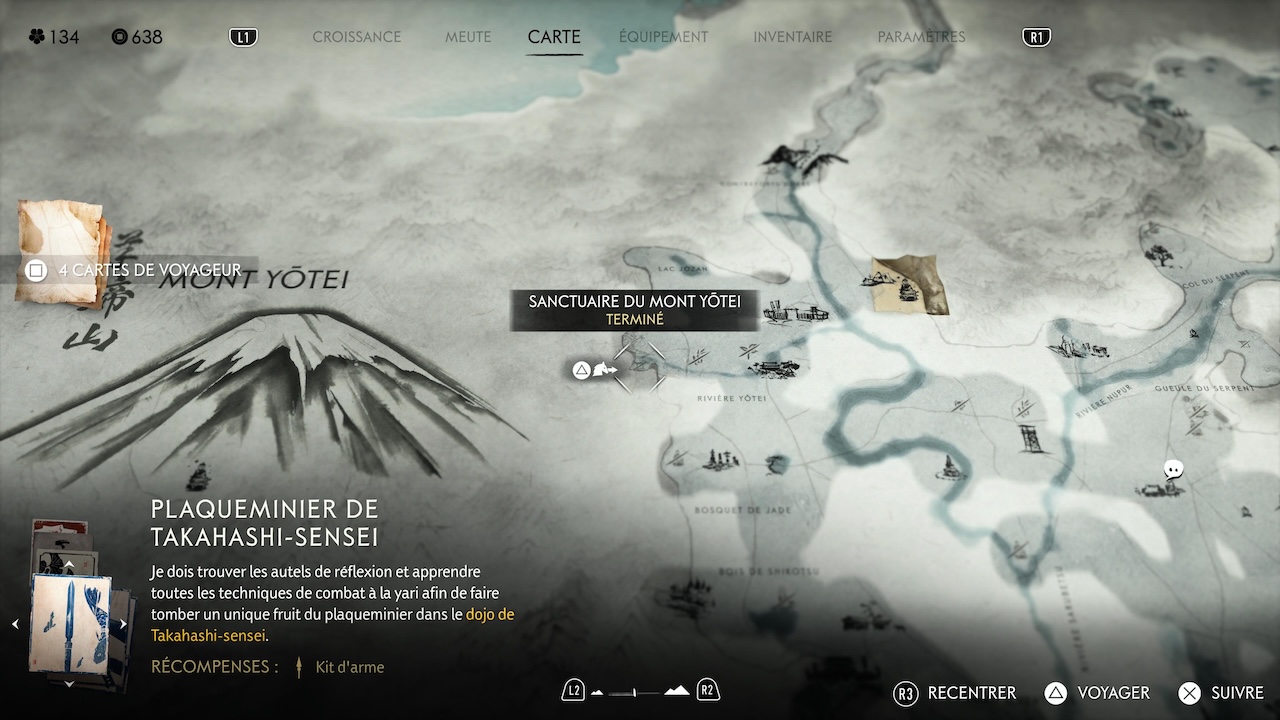Show the next quest card with right arrow
The image size is (1280, 720).
coord(124,624)
